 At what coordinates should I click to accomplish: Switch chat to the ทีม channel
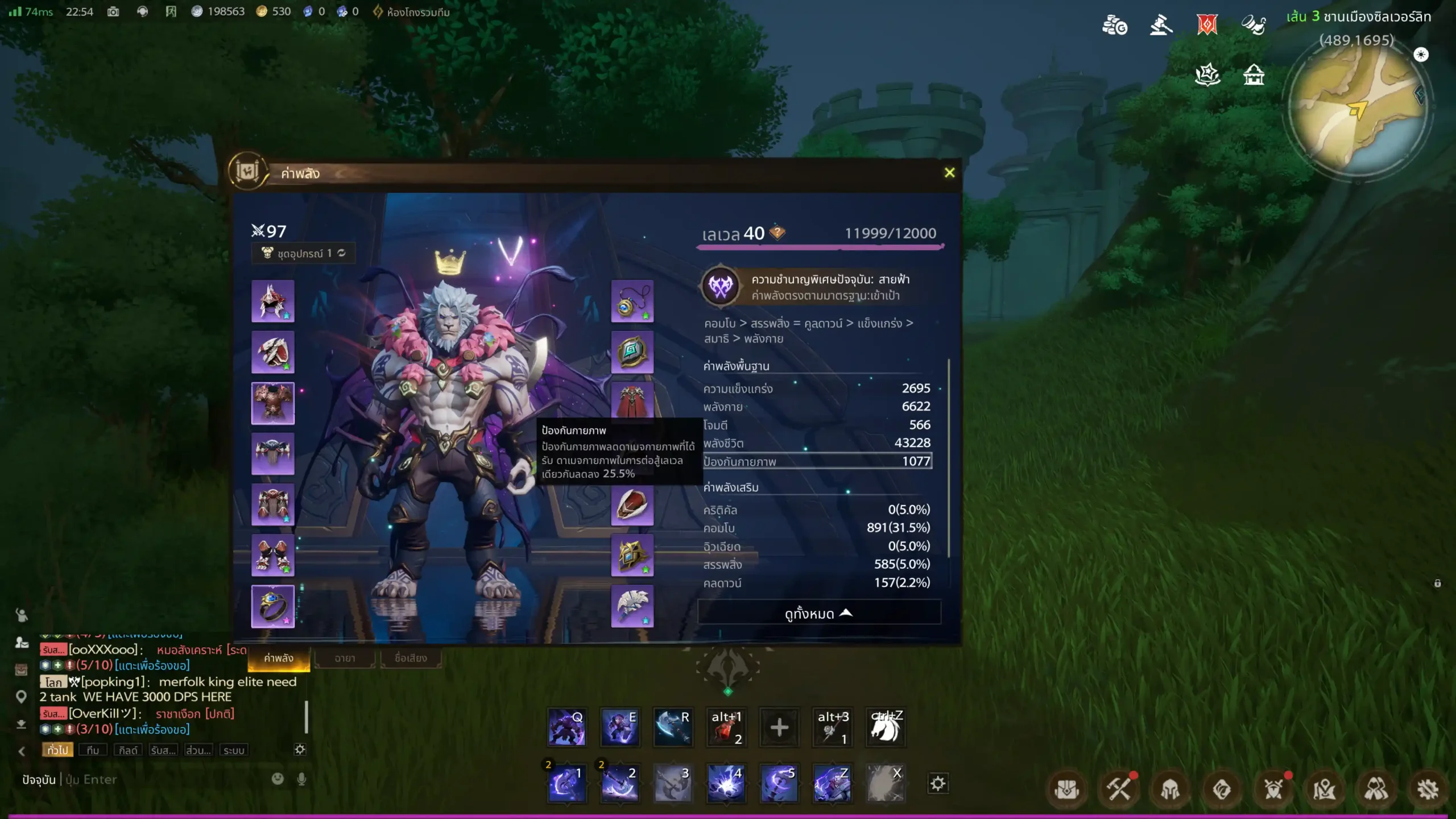(93, 750)
